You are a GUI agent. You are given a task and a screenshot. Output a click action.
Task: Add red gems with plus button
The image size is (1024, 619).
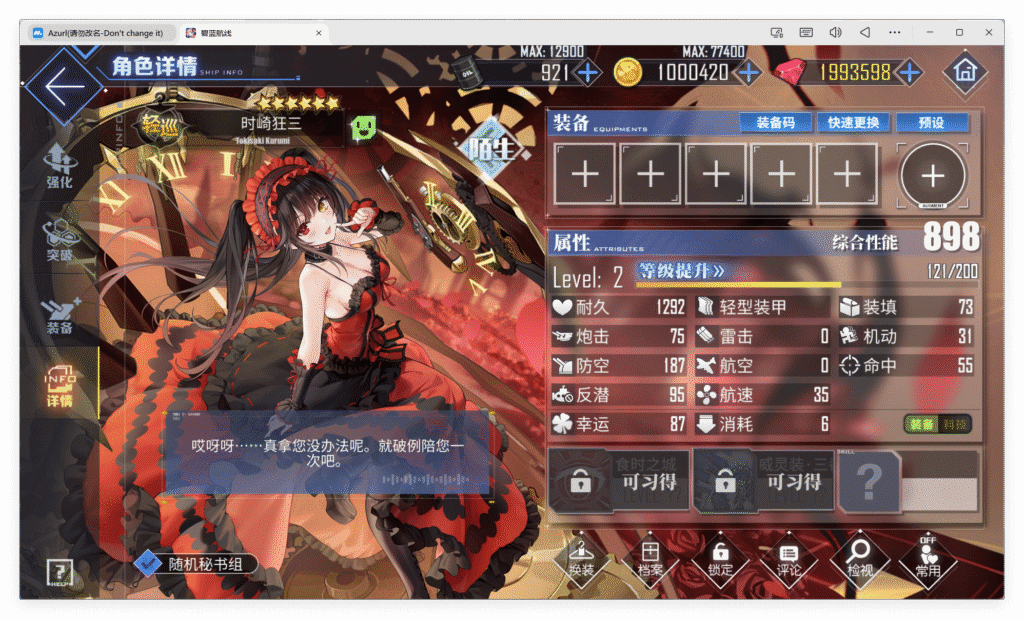coord(908,72)
